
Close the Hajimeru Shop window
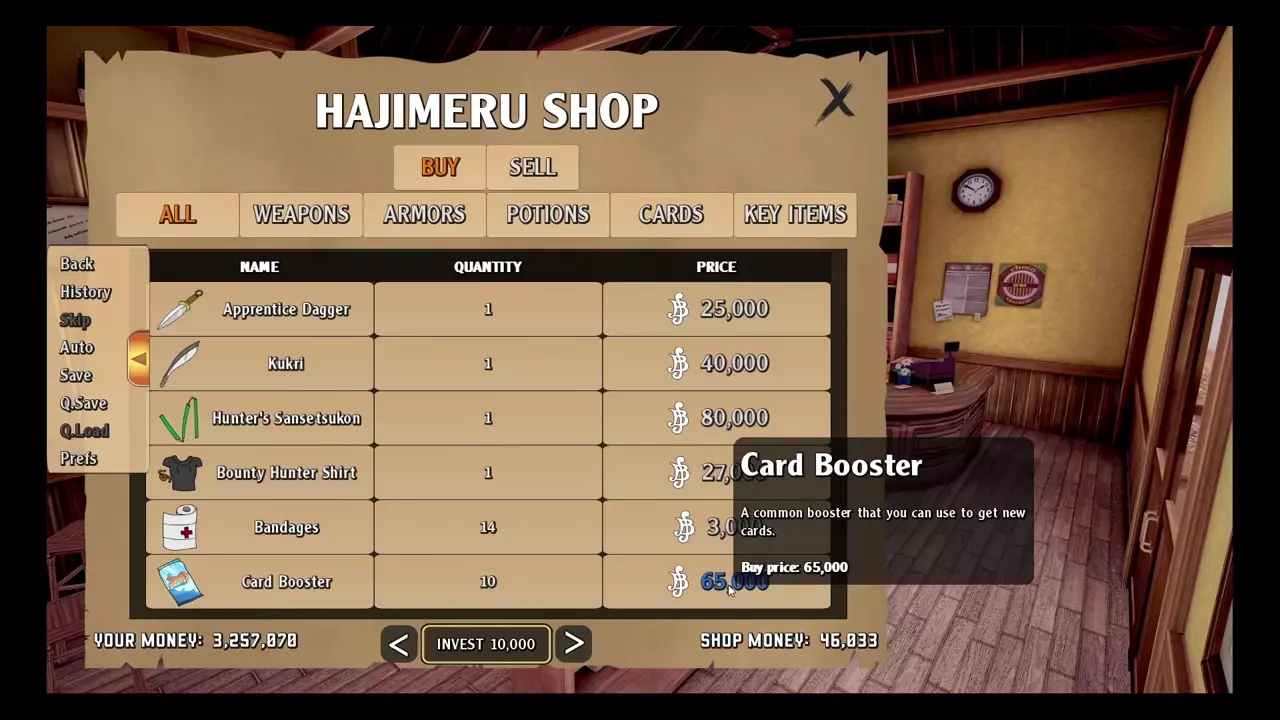point(836,101)
